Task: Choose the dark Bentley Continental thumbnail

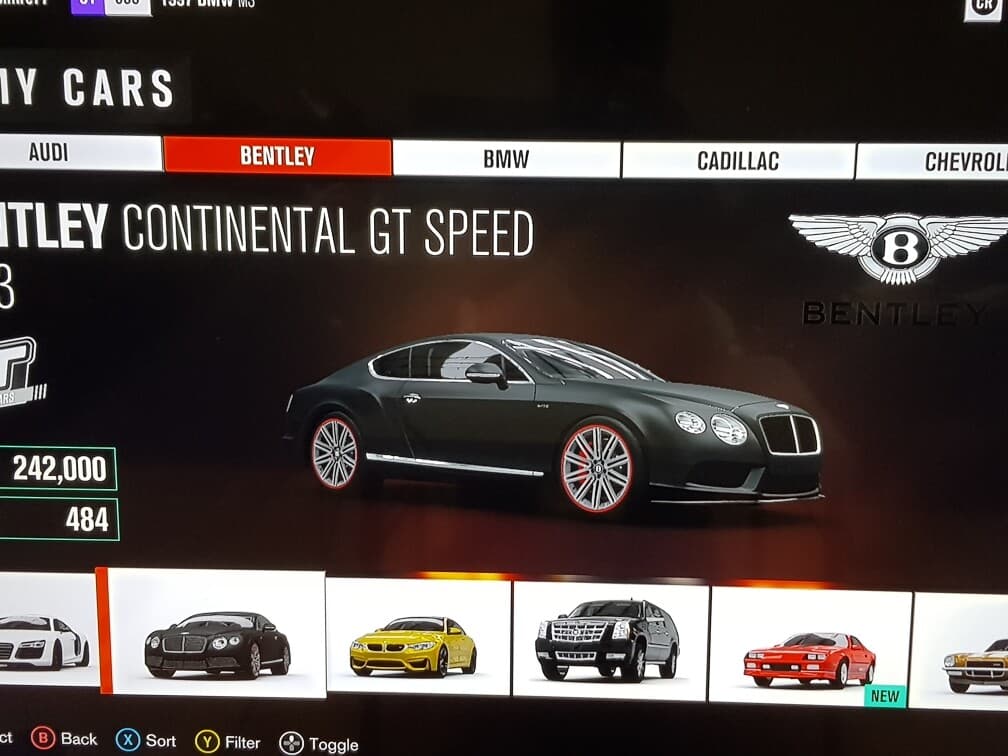Action: click(217, 634)
